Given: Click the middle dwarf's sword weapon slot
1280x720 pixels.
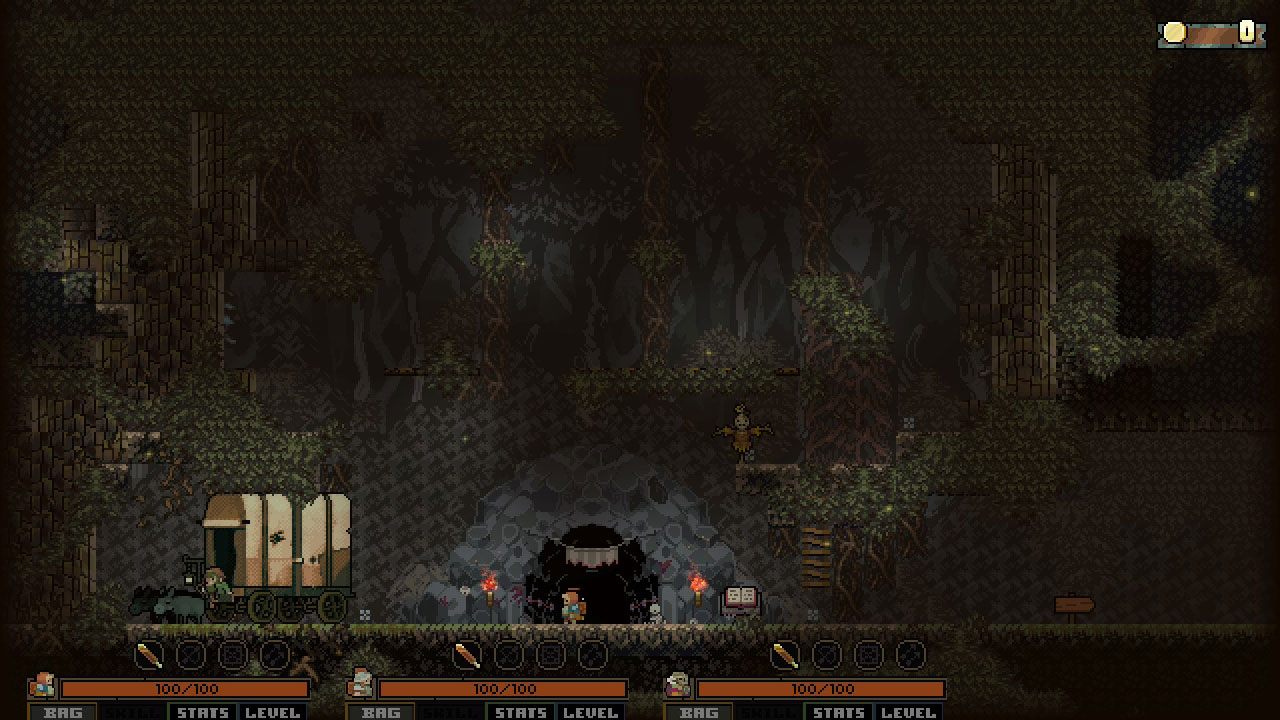Looking at the screenshot, I should pyautogui.click(x=467, y=655).
